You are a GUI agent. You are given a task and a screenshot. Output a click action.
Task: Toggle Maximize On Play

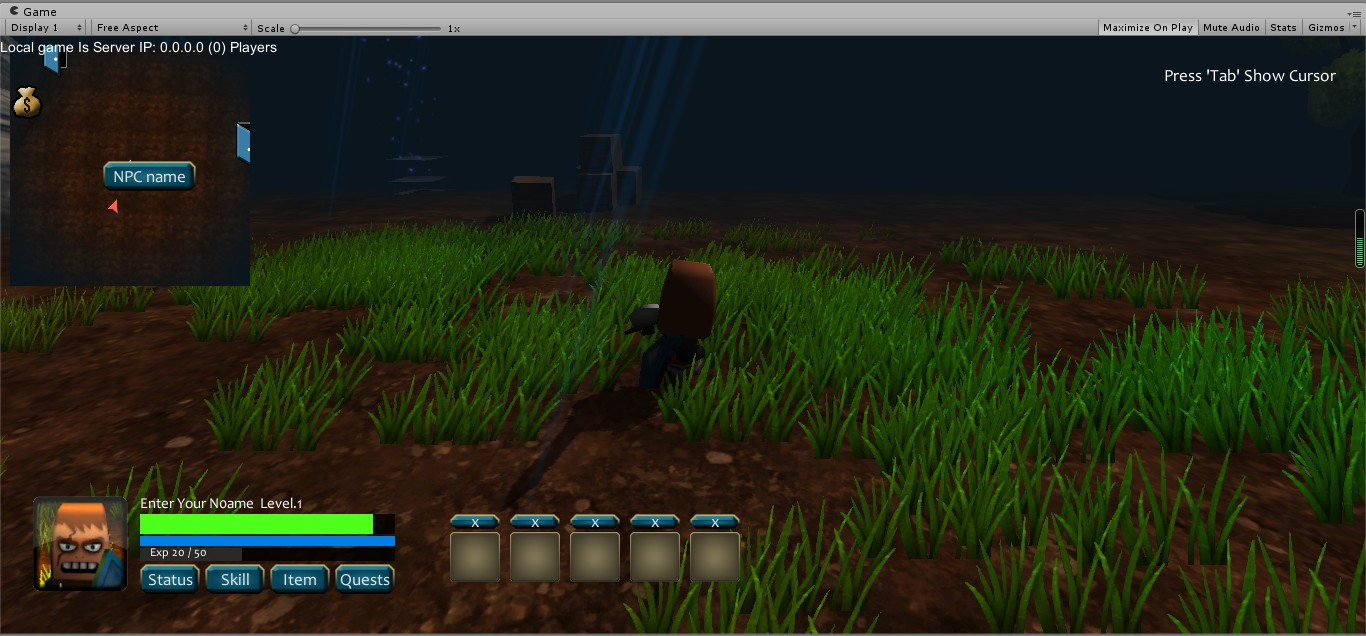(1147, 28)
